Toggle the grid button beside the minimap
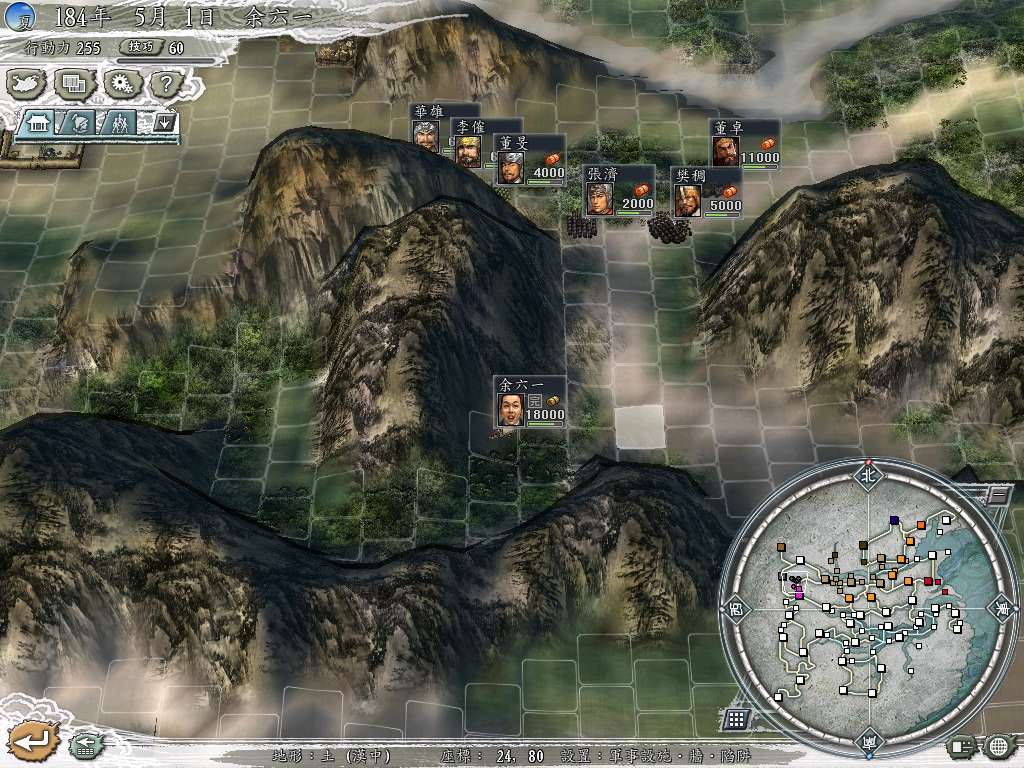This screenshot has width=1024, height=768. click(736, 719)
